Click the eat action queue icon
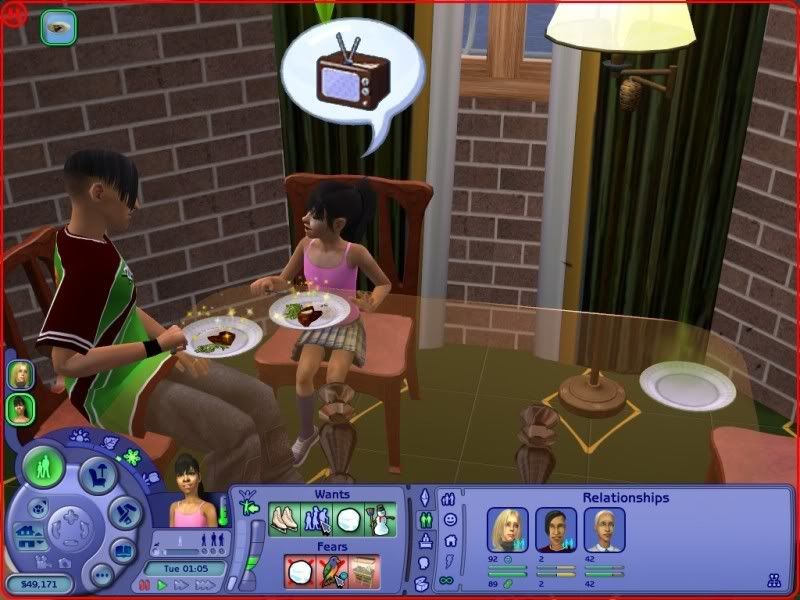The image size is (800, 600). (x=58, y=27)
